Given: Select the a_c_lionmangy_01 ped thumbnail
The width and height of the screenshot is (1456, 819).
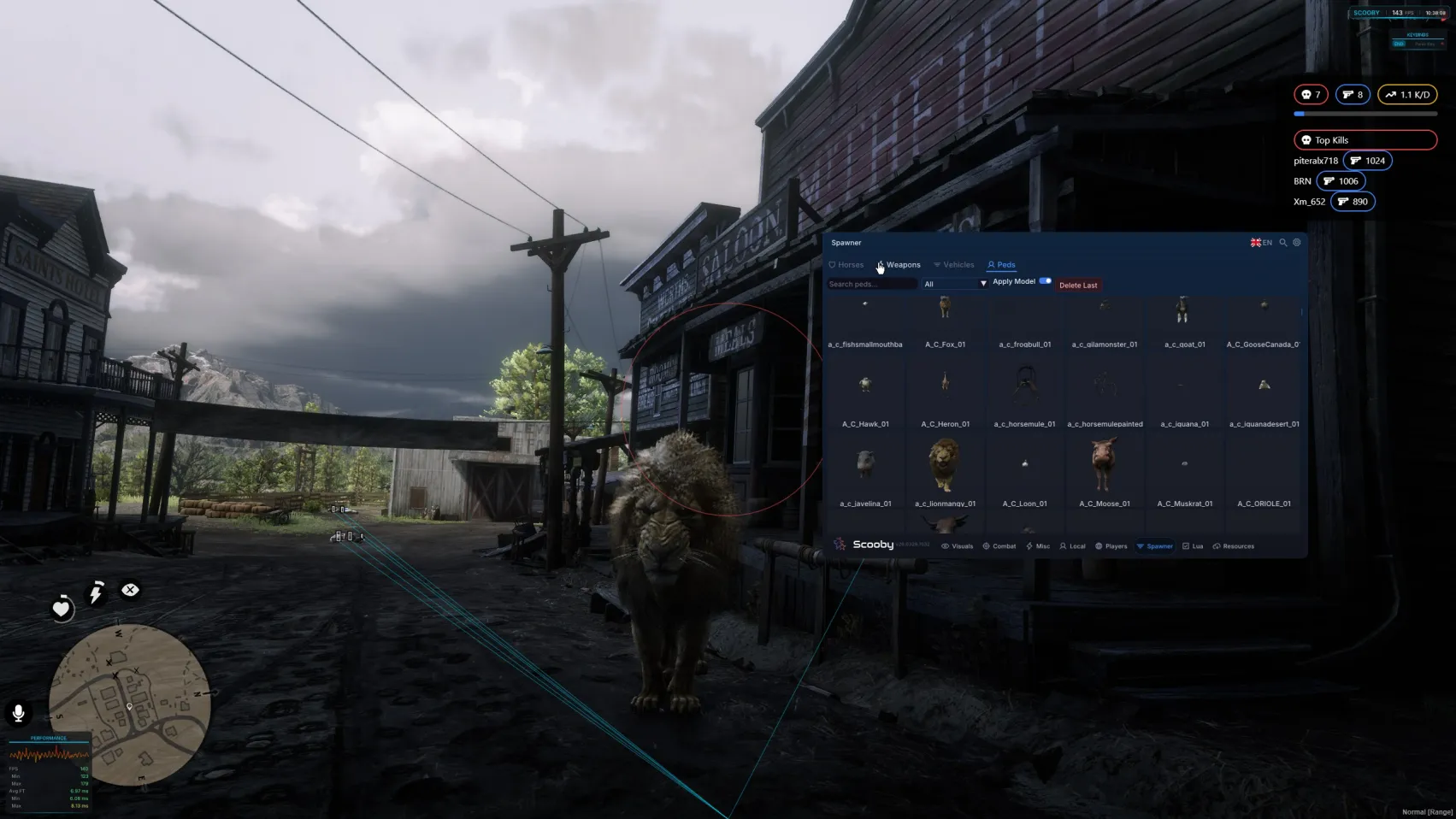Looking at the screenshot, I should click(x=945, y=468).
